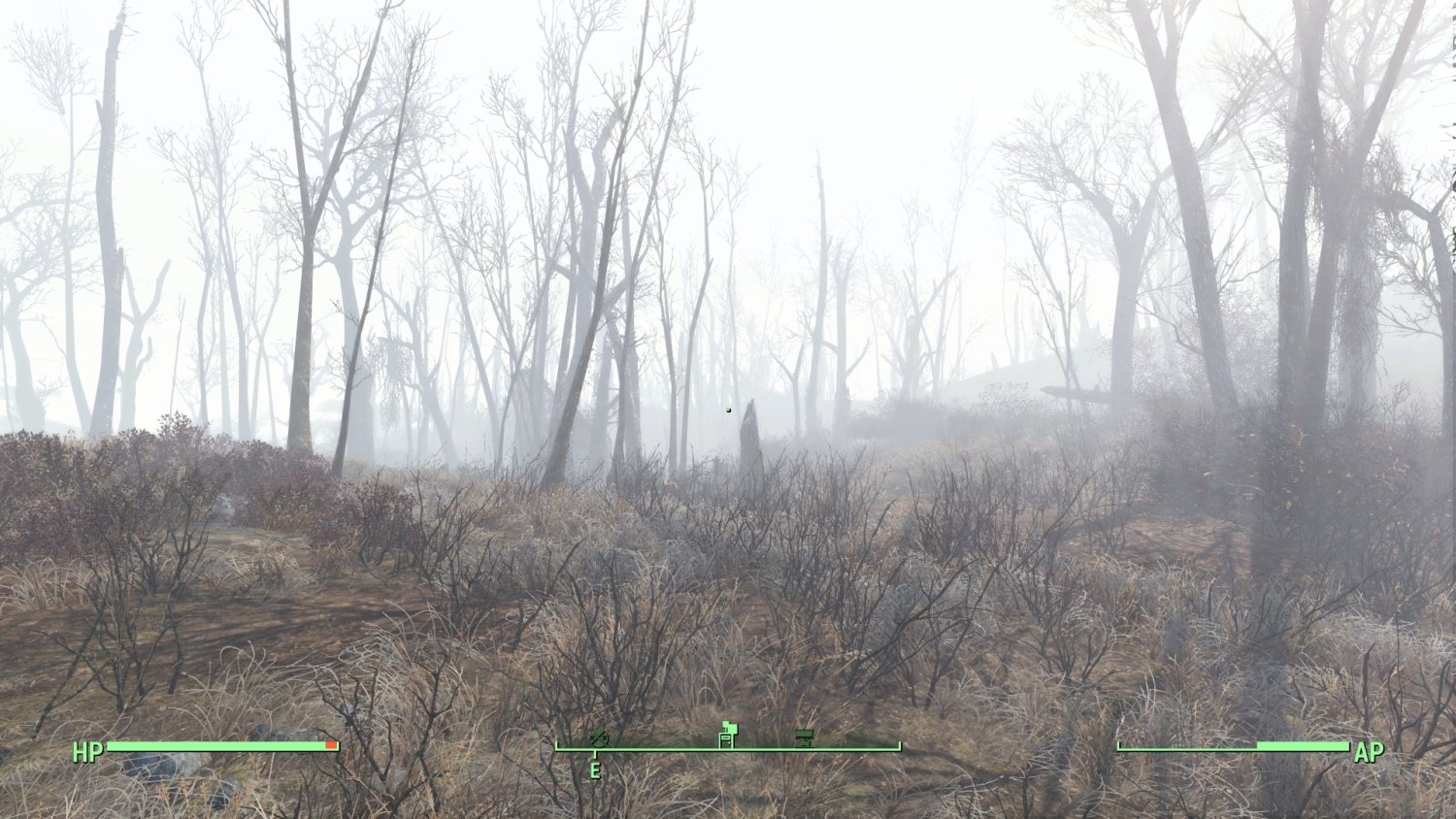The image size is (1456, 819).
Task: Select the railroad crossing marker on the compass
Action: (x=599, y=737)
